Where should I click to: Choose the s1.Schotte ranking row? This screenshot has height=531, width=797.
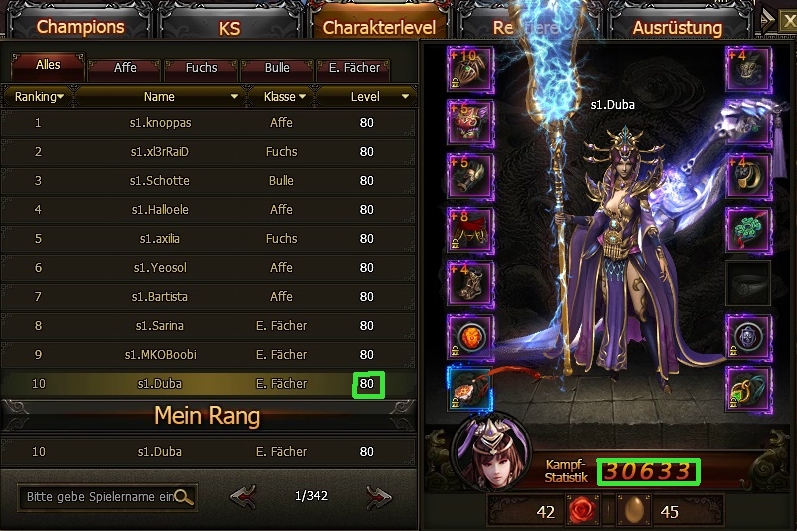point(160,181)
